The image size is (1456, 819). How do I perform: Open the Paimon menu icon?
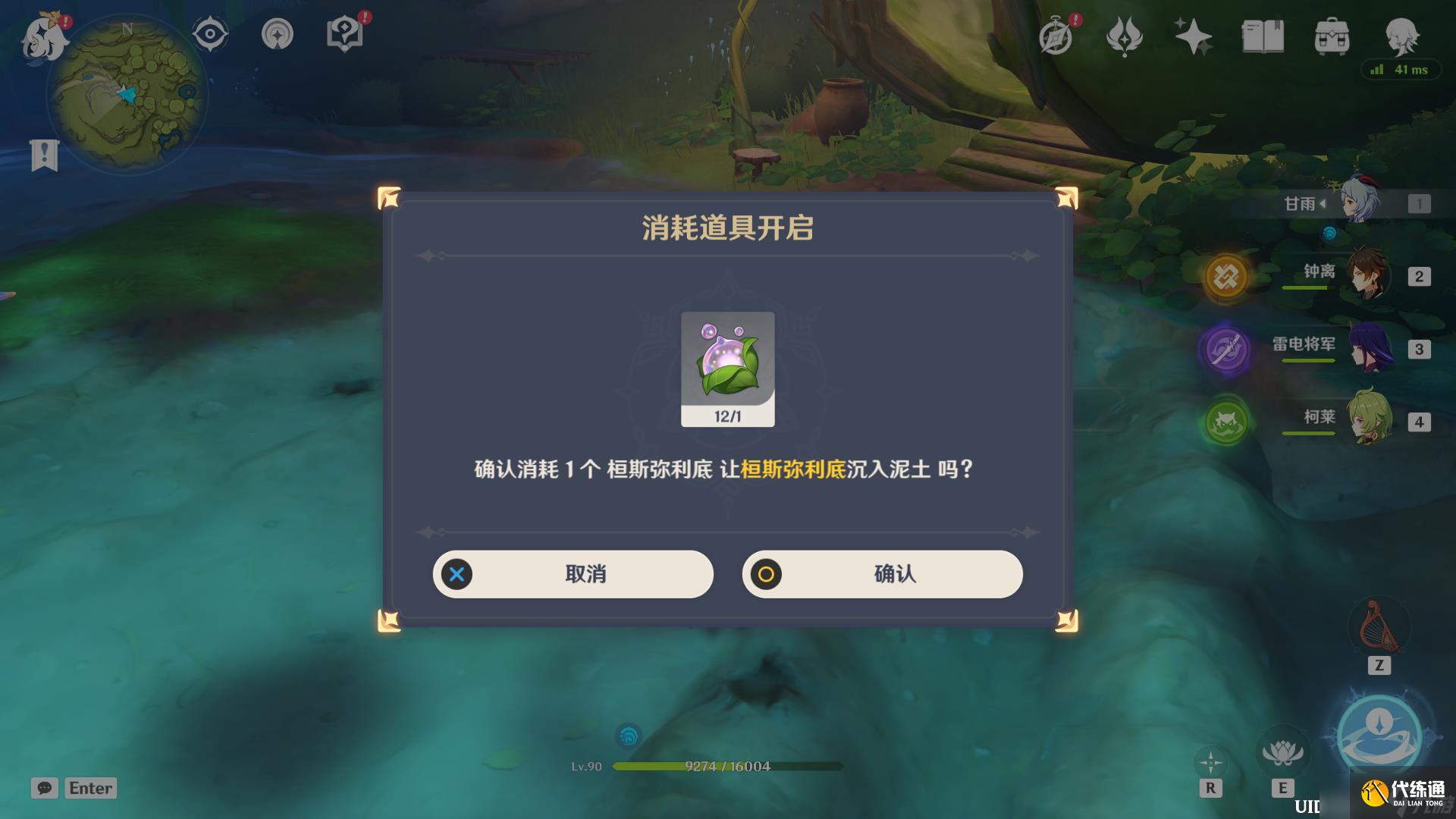coord(42,33)
